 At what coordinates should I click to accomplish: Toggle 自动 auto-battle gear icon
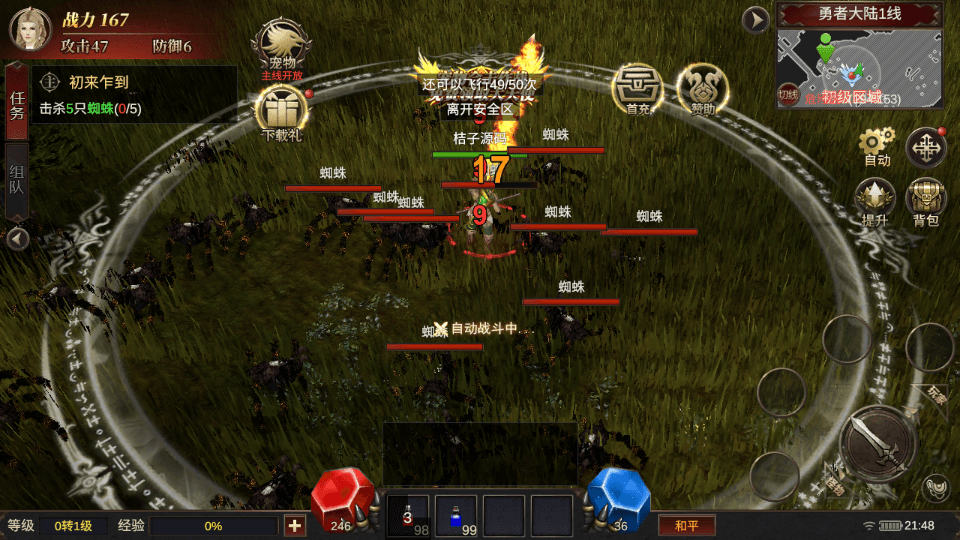[876, 146]
